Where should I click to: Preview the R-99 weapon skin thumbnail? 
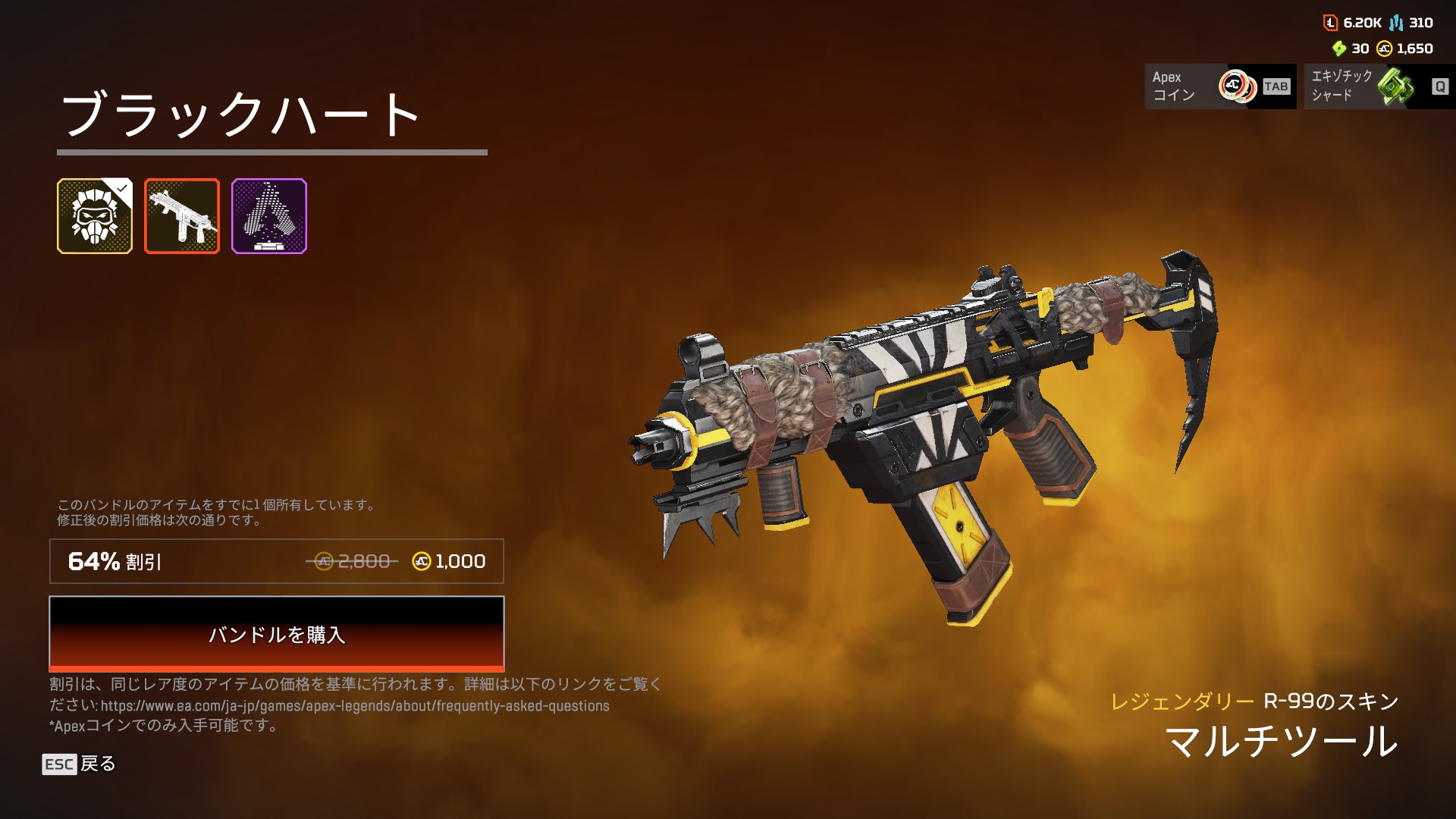(182, 216)
